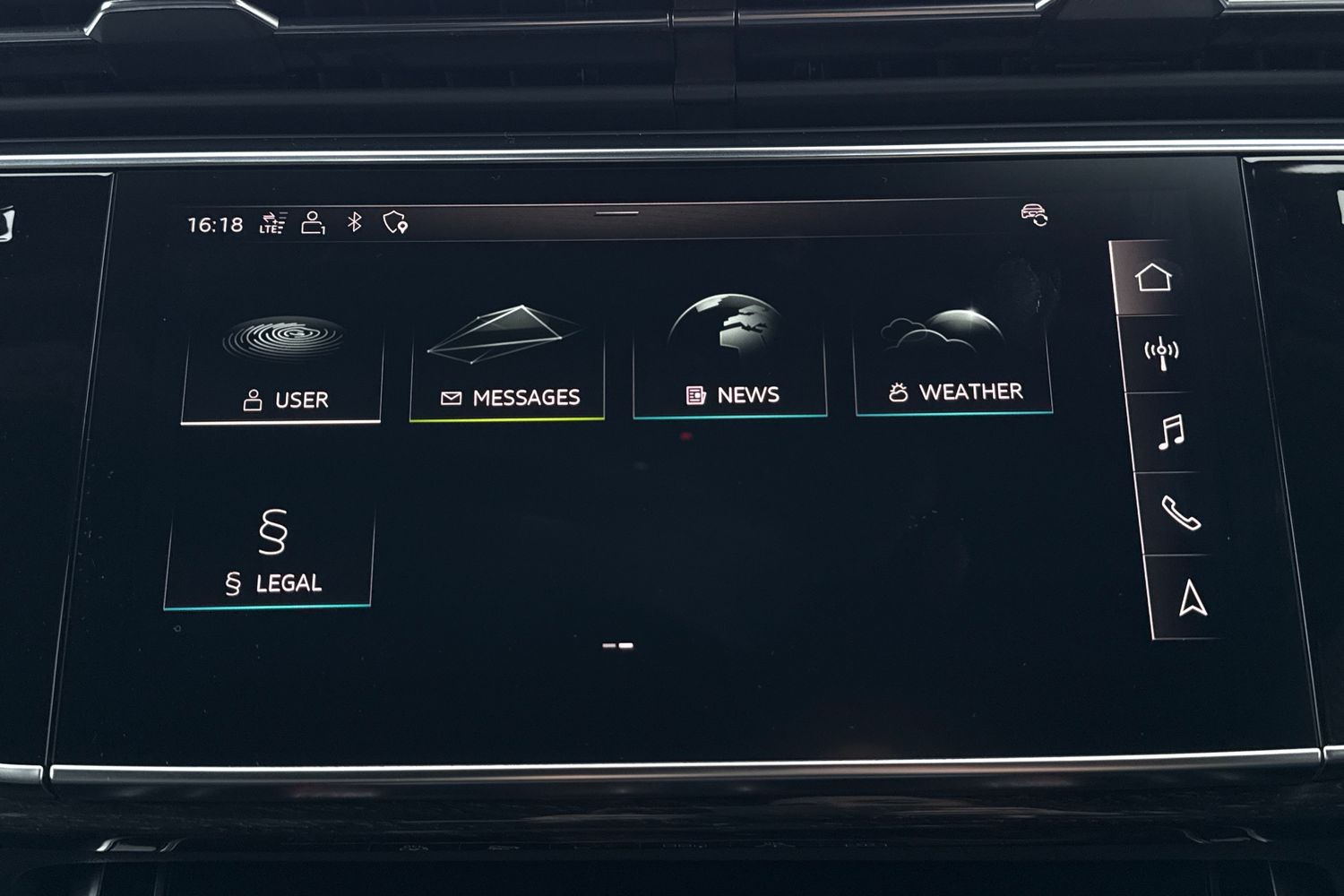Open the USER tile
This screenshot has width=1344, height=896.
pos(279,358)
